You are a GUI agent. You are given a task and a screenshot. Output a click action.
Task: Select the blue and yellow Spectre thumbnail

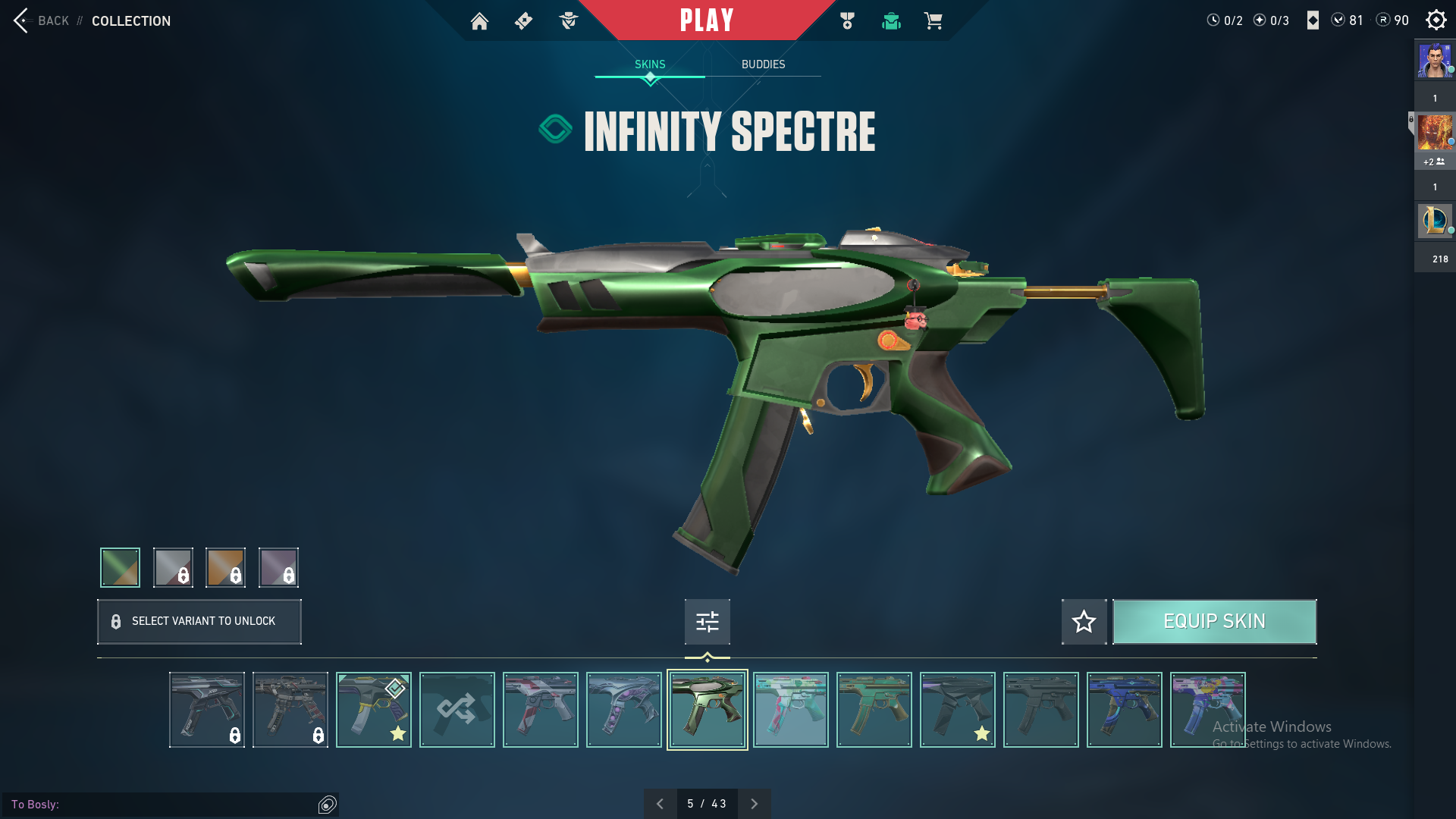1124,710
